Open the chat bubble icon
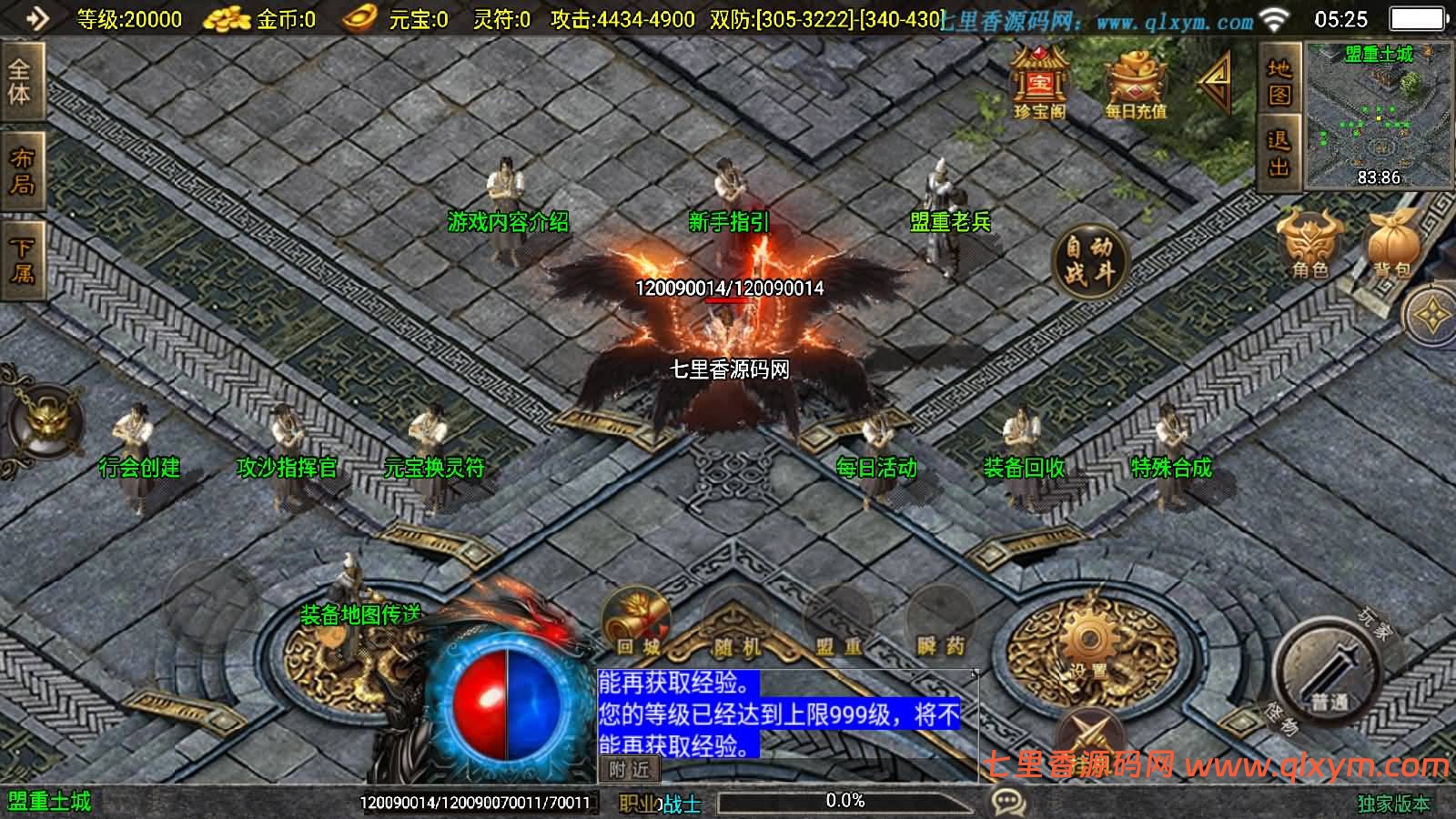This screenshot has width=1456, height=819. [x=1006, y=799]
